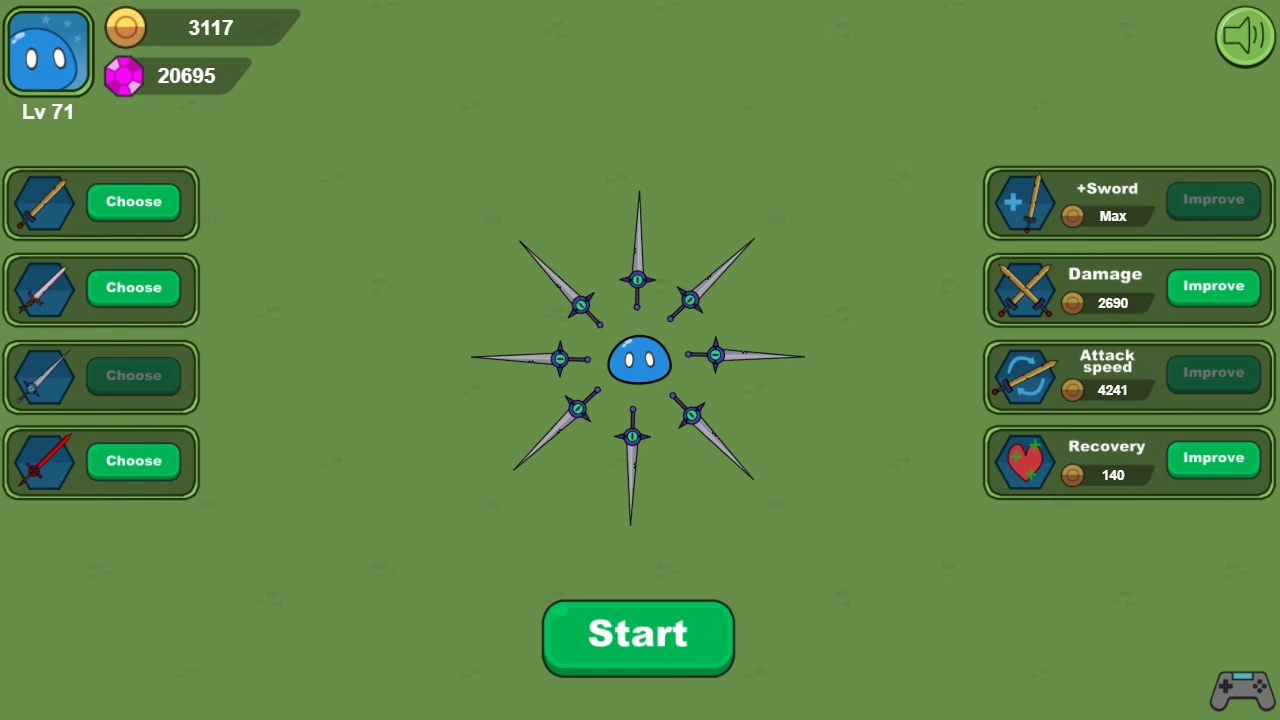Click the +Sword hexagon icon
1280x720 pixels.
coord(1024,203)
